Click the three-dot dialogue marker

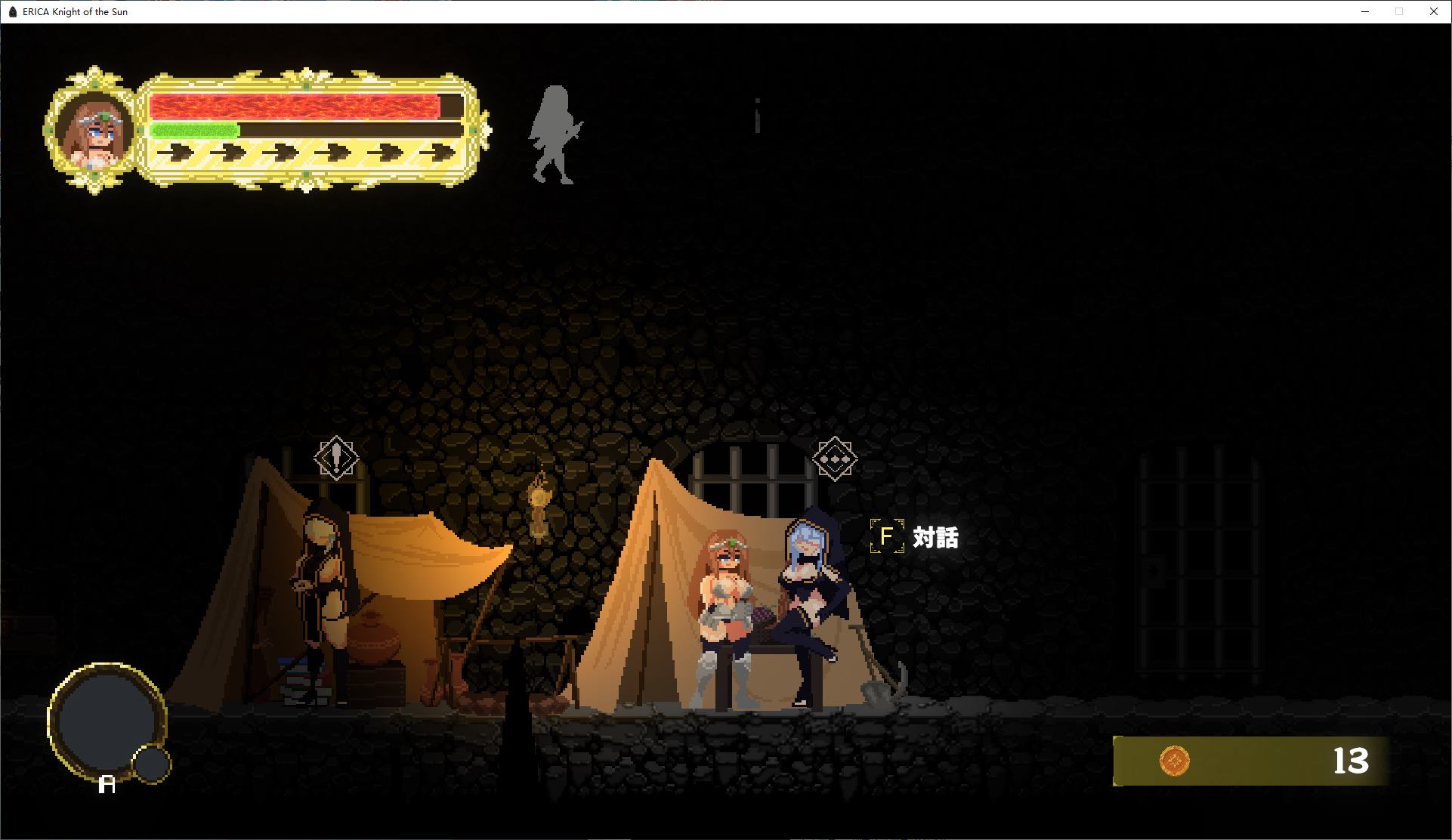pos(834,459)
